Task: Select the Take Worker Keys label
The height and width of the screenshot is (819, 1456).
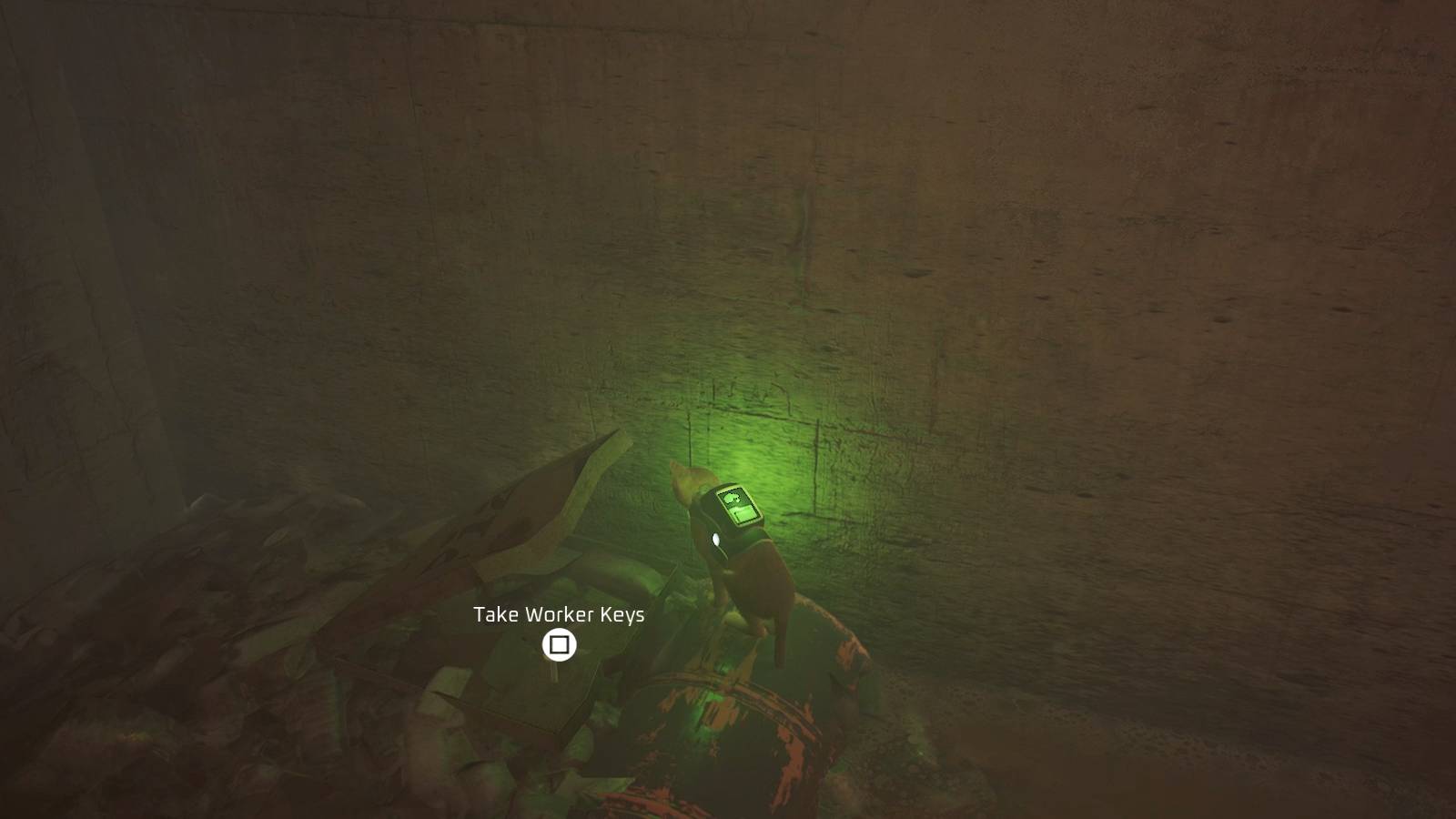Action: (x=558, y=615)
